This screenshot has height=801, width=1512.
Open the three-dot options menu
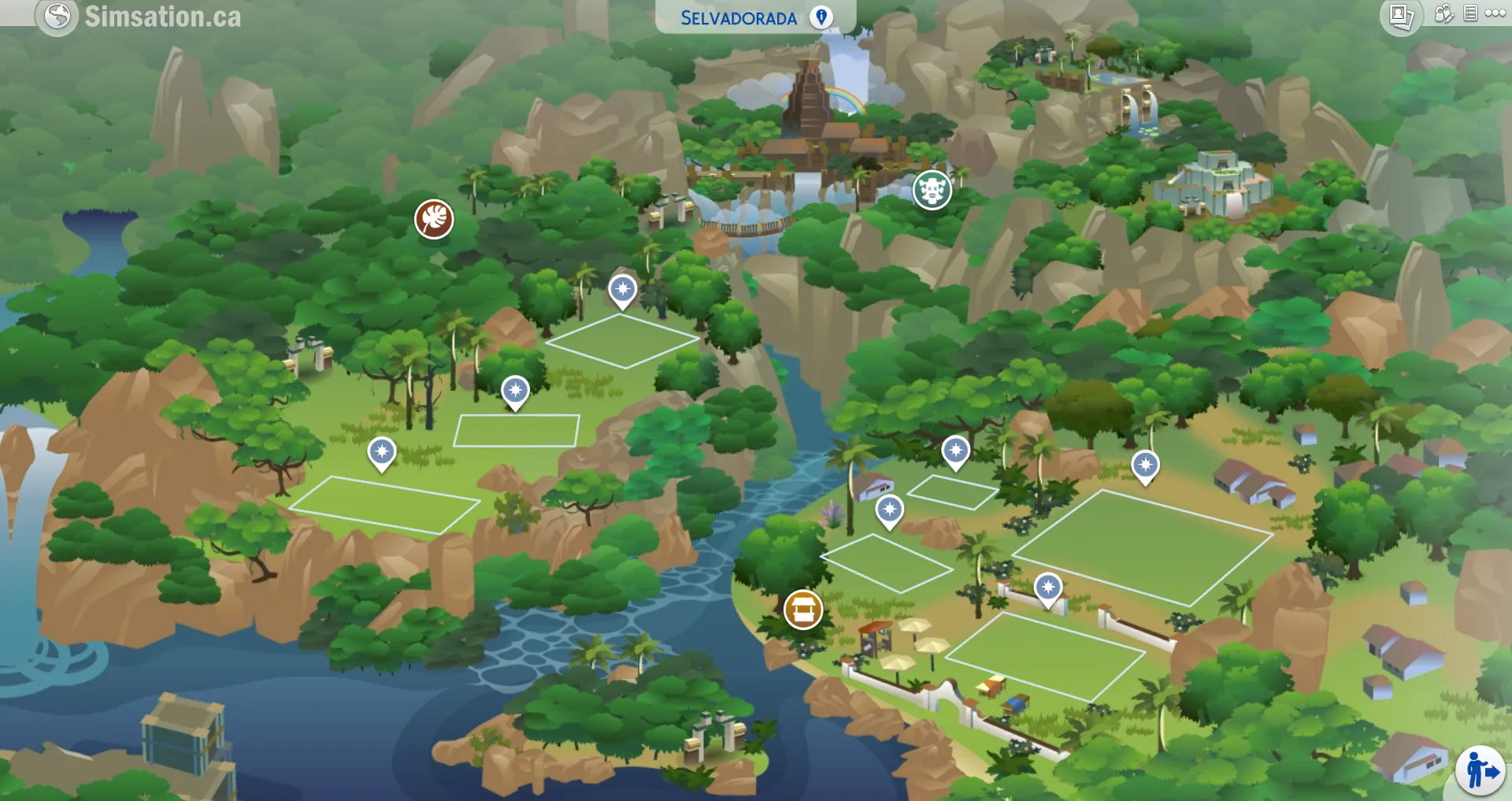coord(1495,13)
